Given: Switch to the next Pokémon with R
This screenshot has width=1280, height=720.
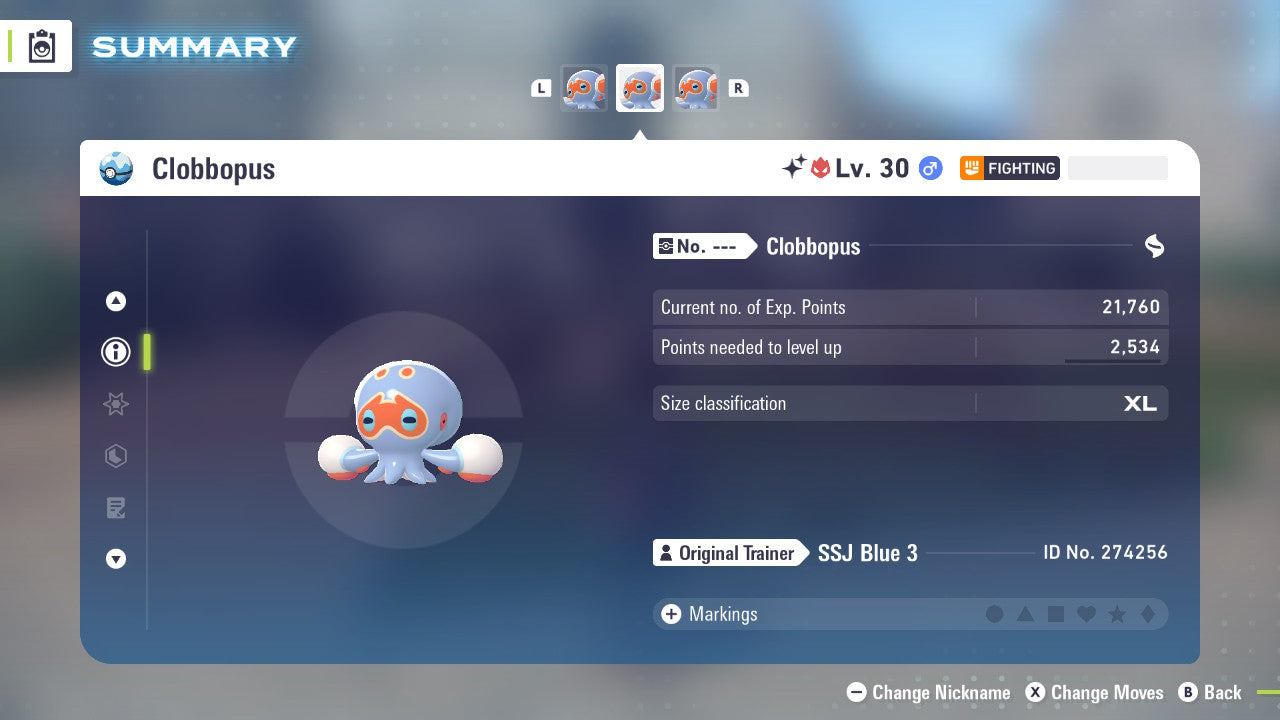Looking at the screenshot, I should 738,88.
